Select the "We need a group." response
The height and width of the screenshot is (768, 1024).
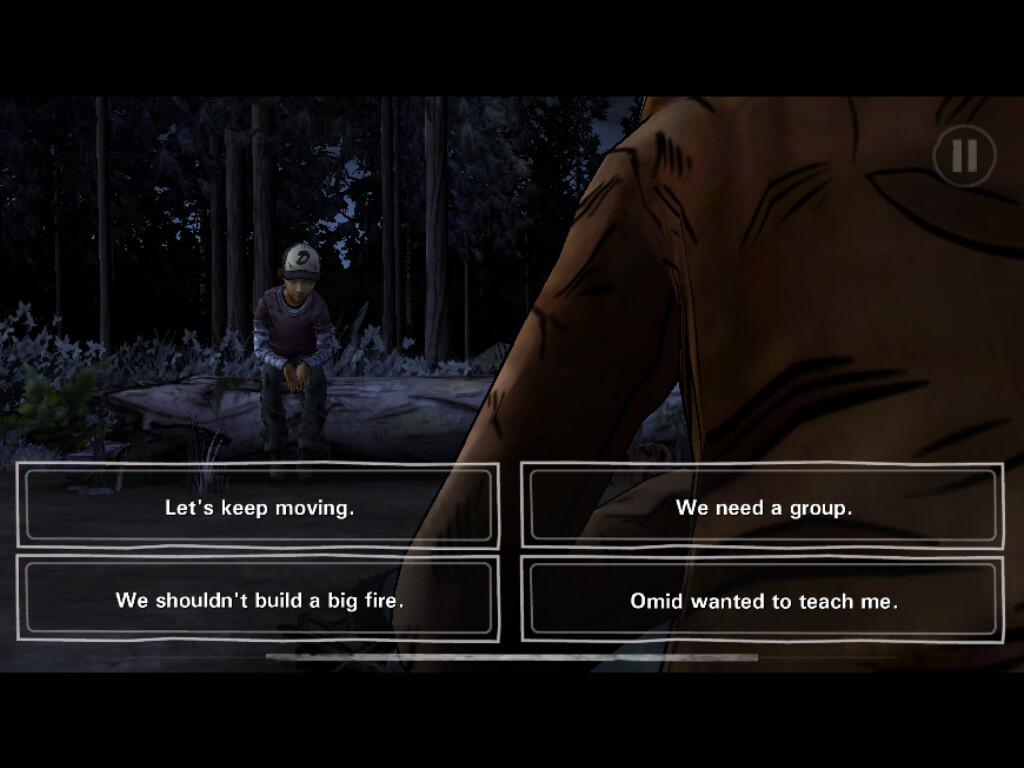763,507
